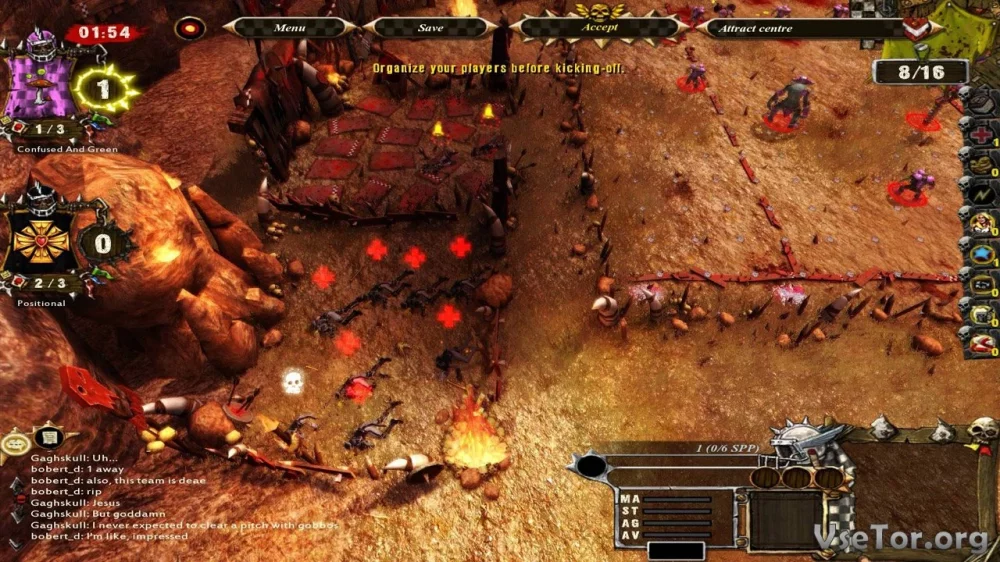Click the red camera toggle icon
Image resolution: width=1000 pixels, height=562 pixels.
pyautogui.click(x=189, y=28)
